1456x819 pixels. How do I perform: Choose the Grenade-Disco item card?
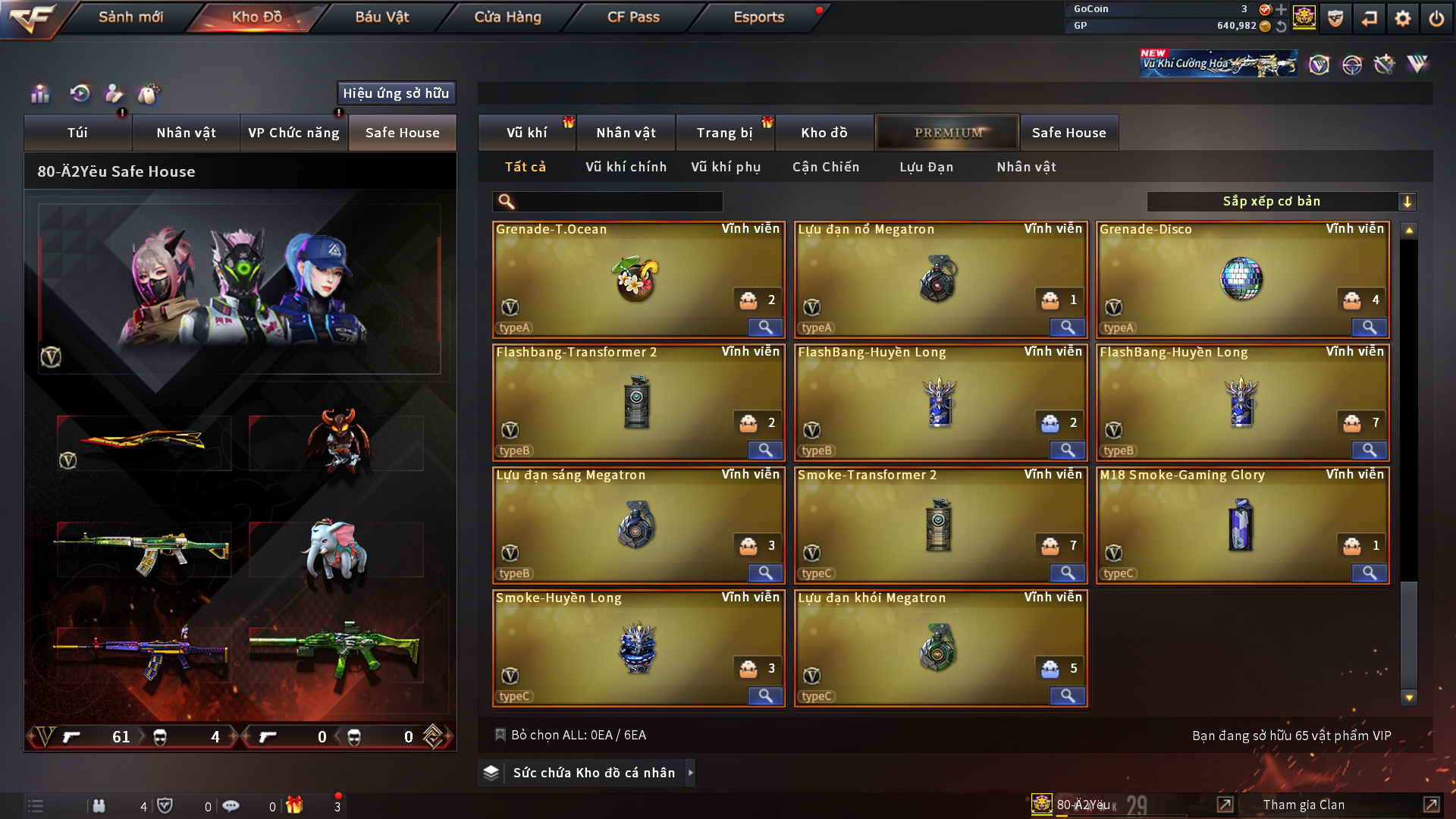(1241, 279)
